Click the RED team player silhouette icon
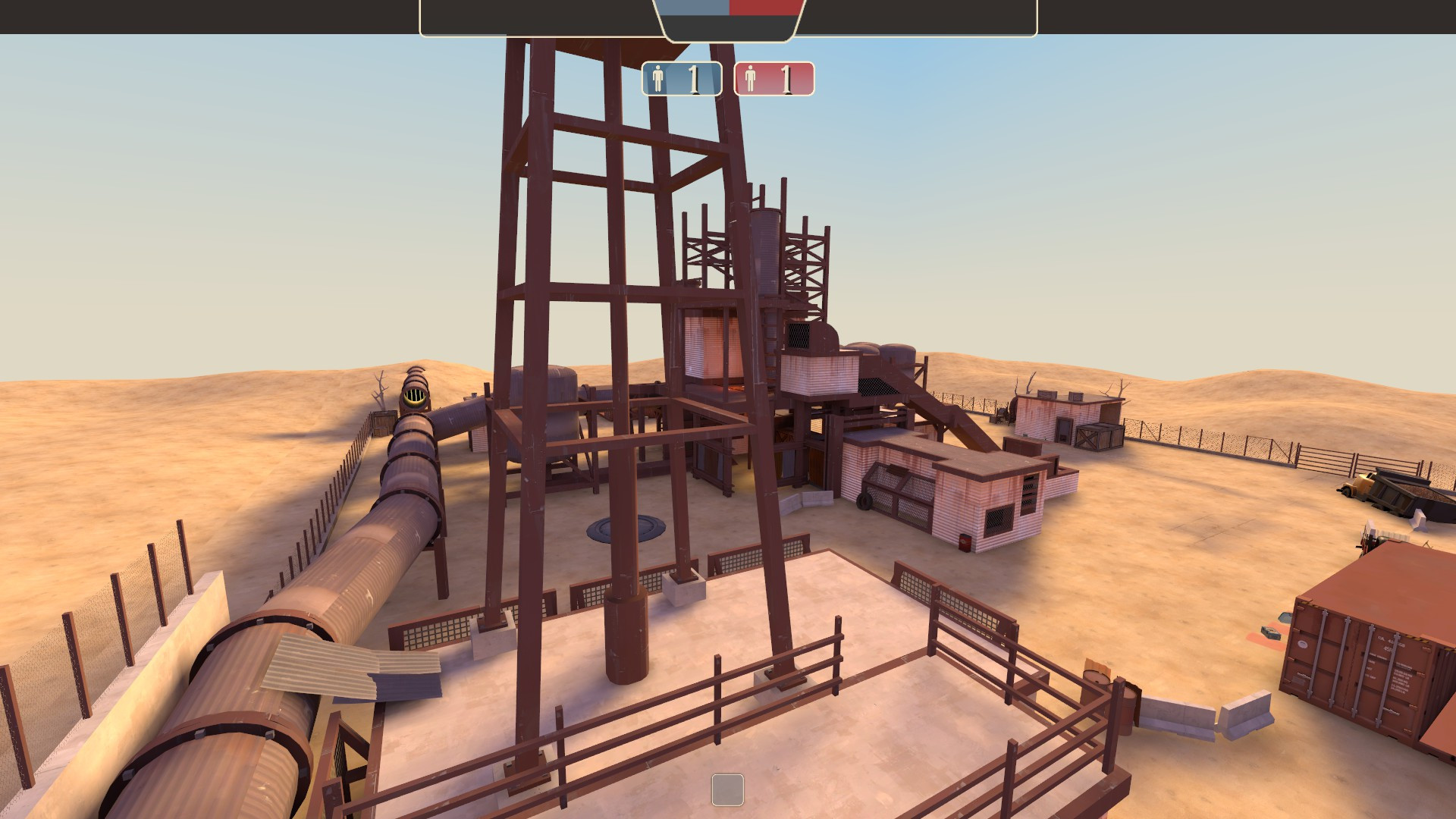 [751, 79]
